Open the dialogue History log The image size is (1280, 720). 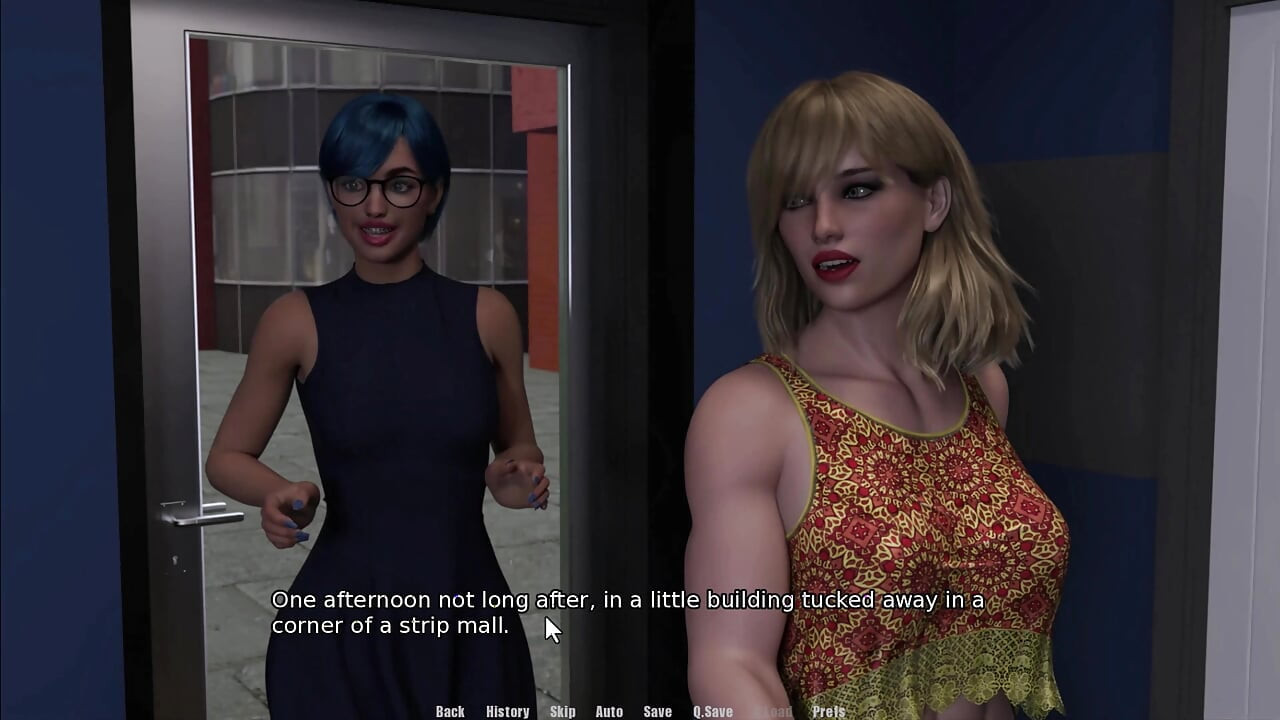[507, 711]
